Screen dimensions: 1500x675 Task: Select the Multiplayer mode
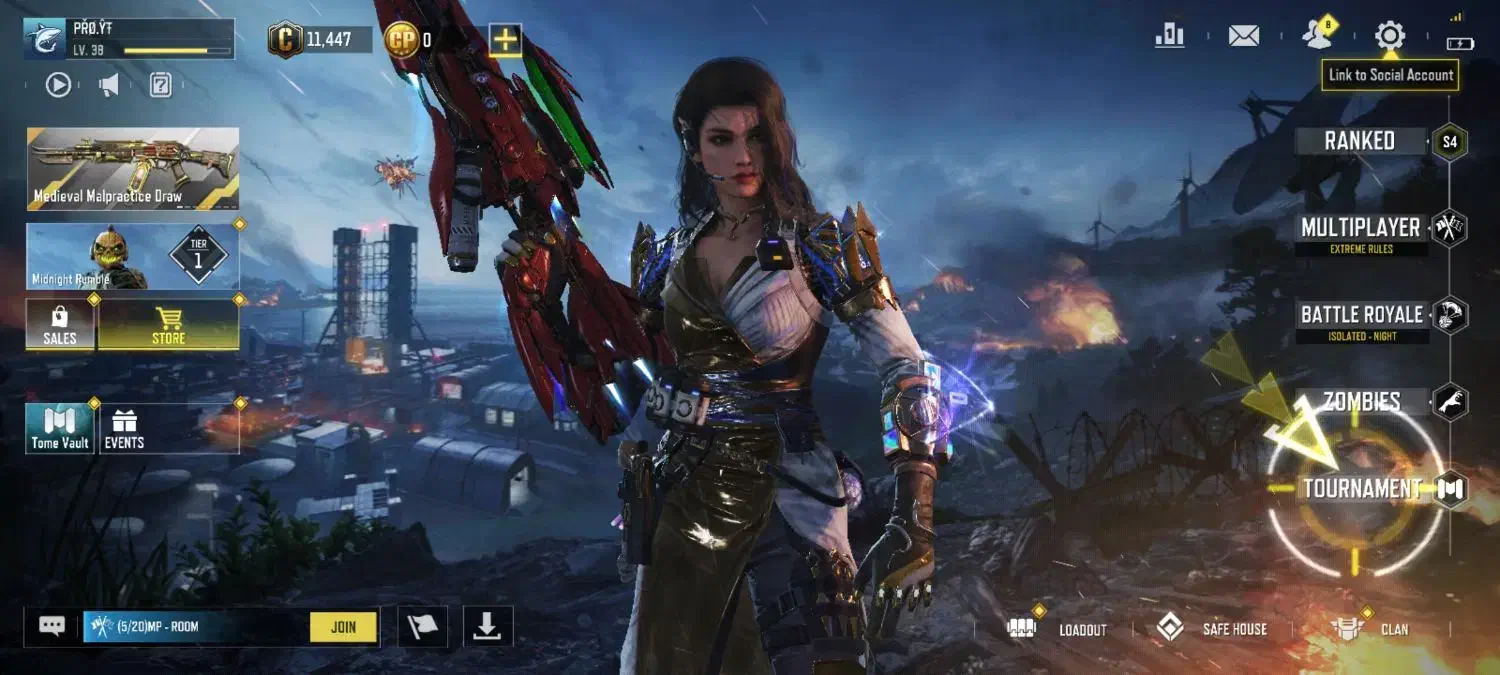click(1361, 229)
